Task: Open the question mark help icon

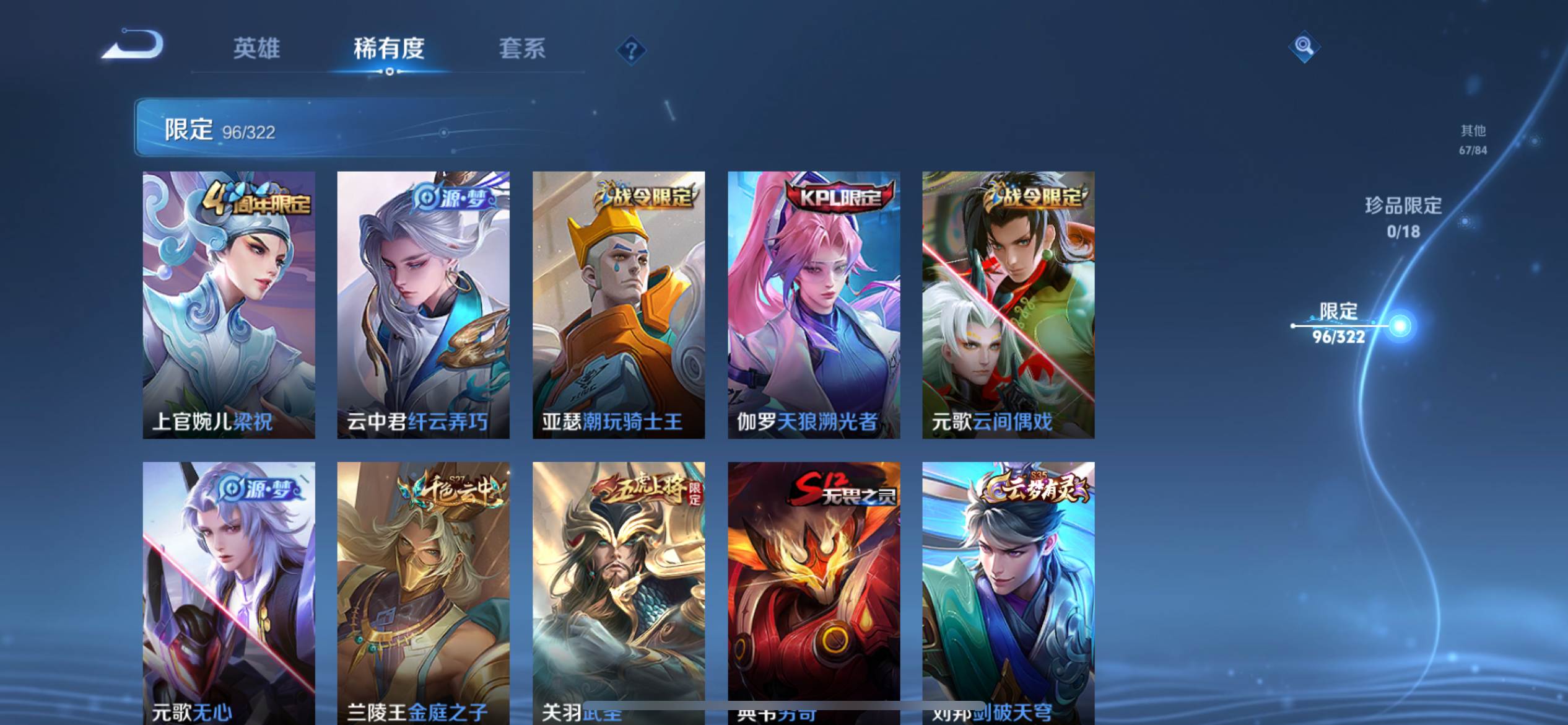Action: tap(631, 50)
